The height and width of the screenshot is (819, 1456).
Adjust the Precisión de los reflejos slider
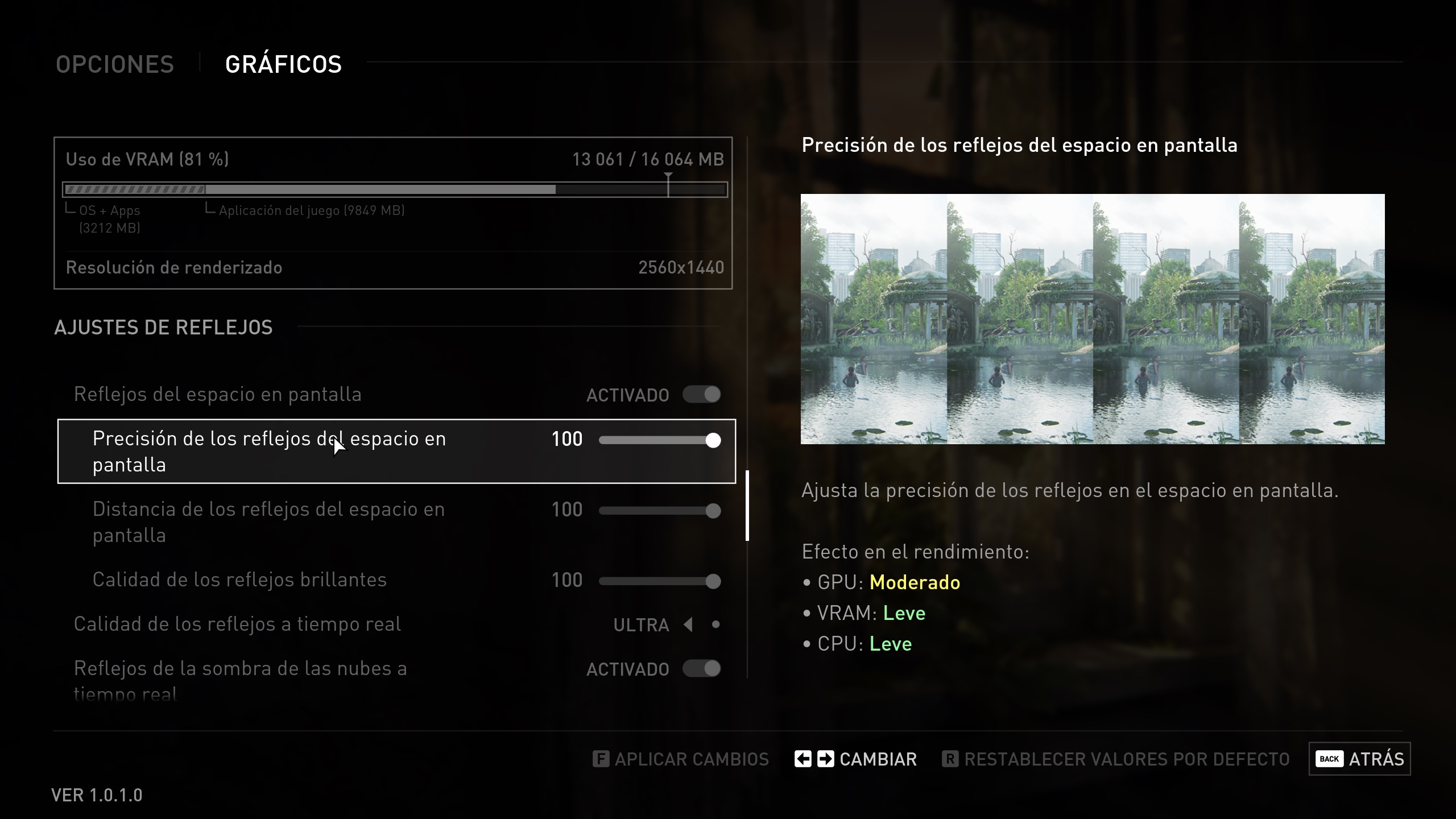[660, 440]
